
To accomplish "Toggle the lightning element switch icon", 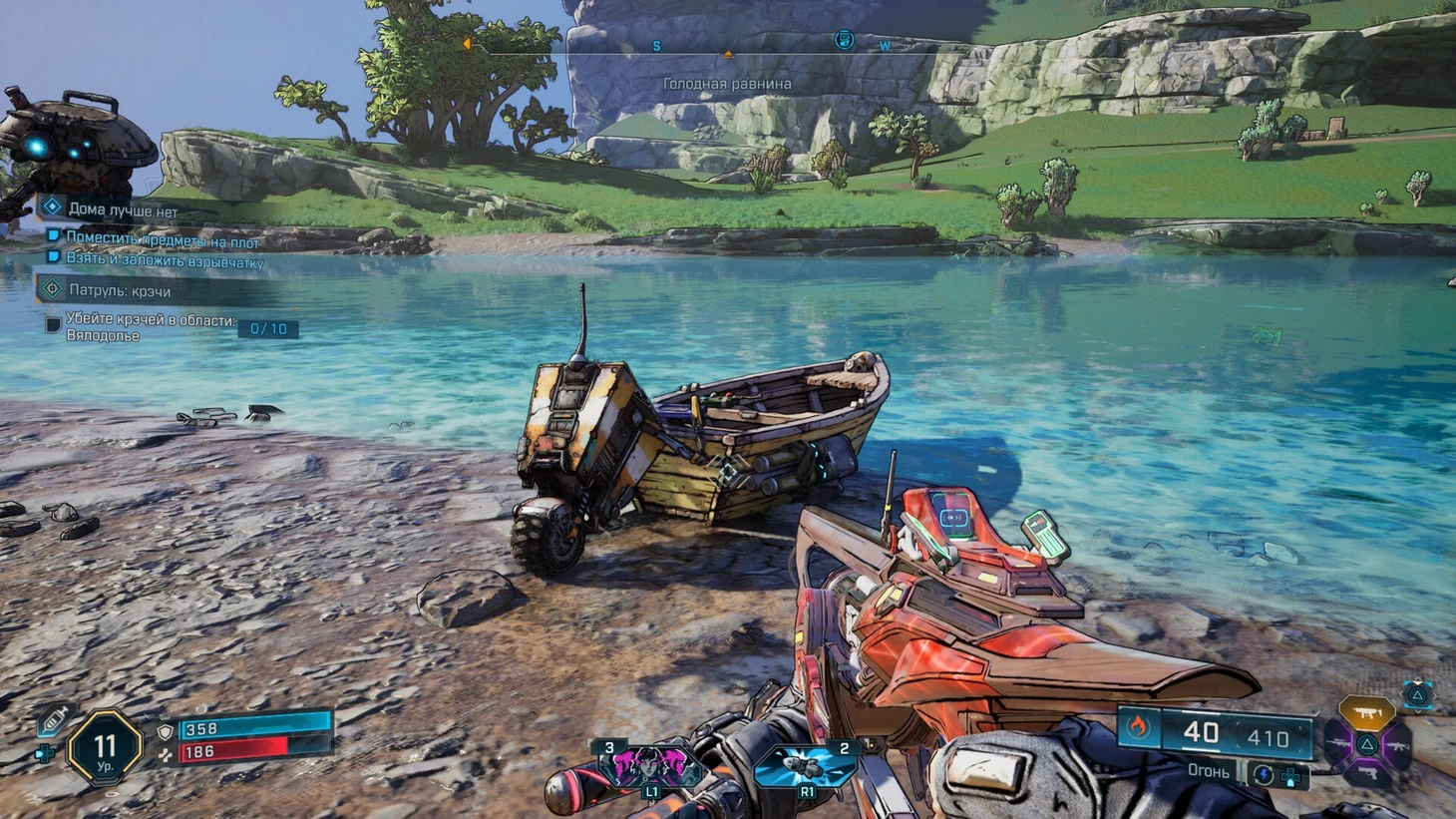I will tap(1263, 774).
